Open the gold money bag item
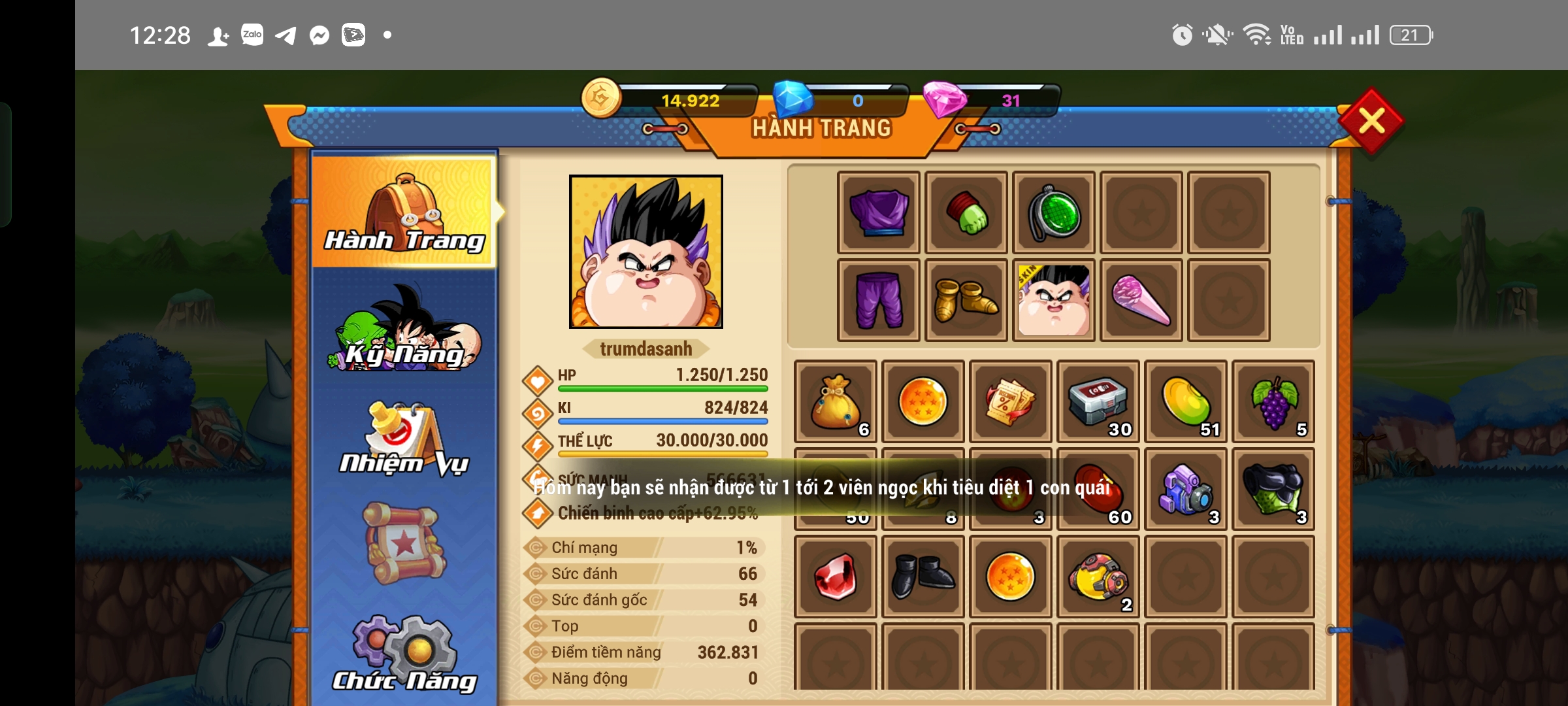Viewport: 1568px width, 706px height. point(836,401)
